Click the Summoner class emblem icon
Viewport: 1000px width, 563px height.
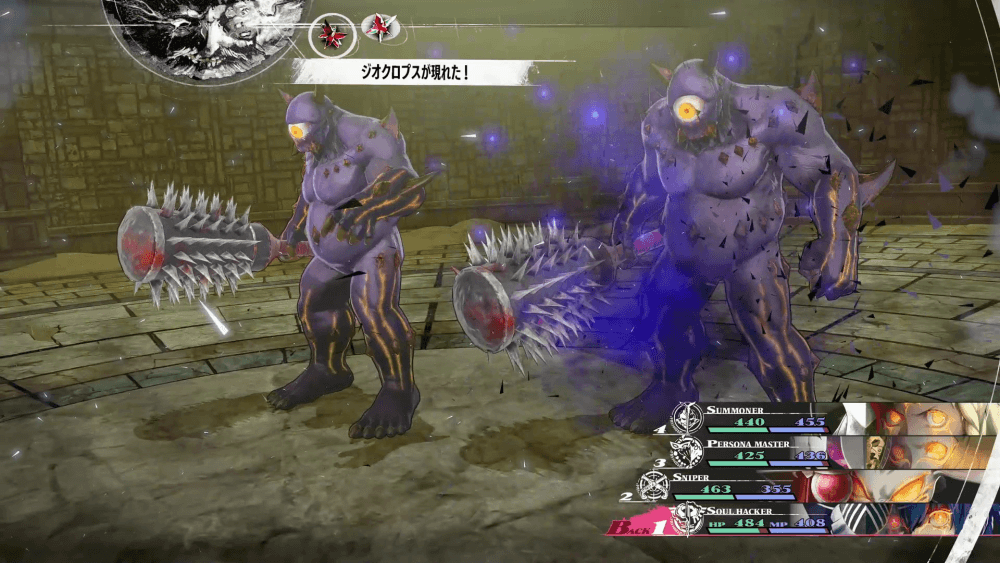(x=687, y=416)
